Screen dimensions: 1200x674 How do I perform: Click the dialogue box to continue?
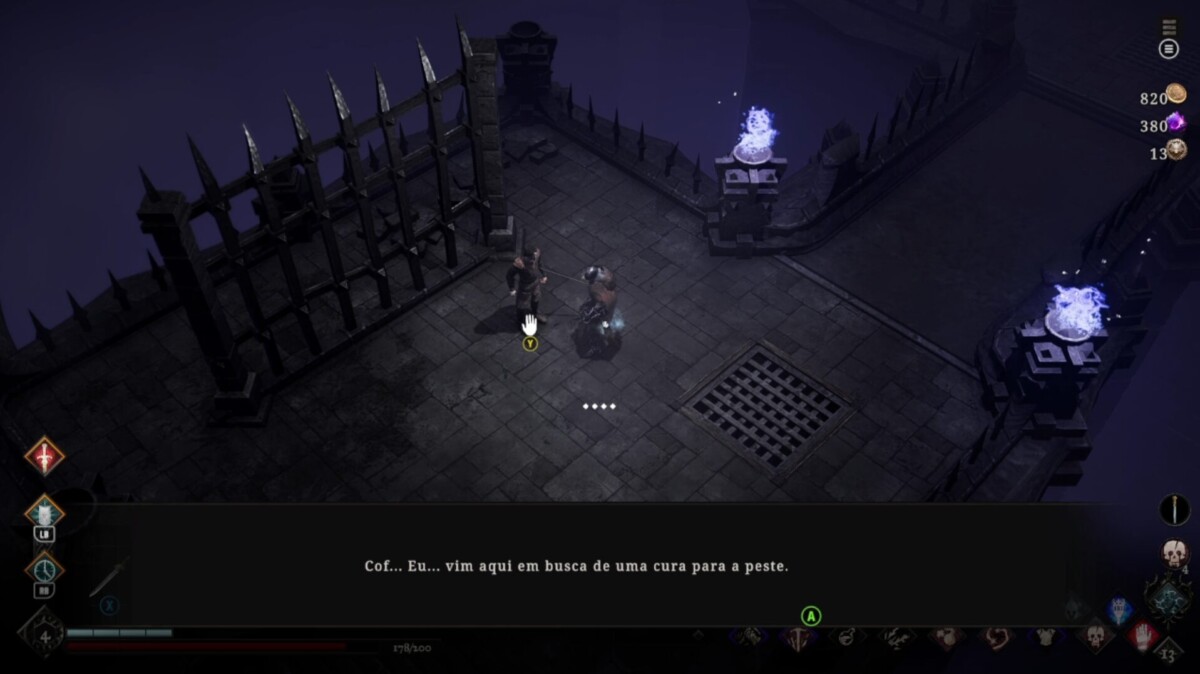click(x=576, y=565)
